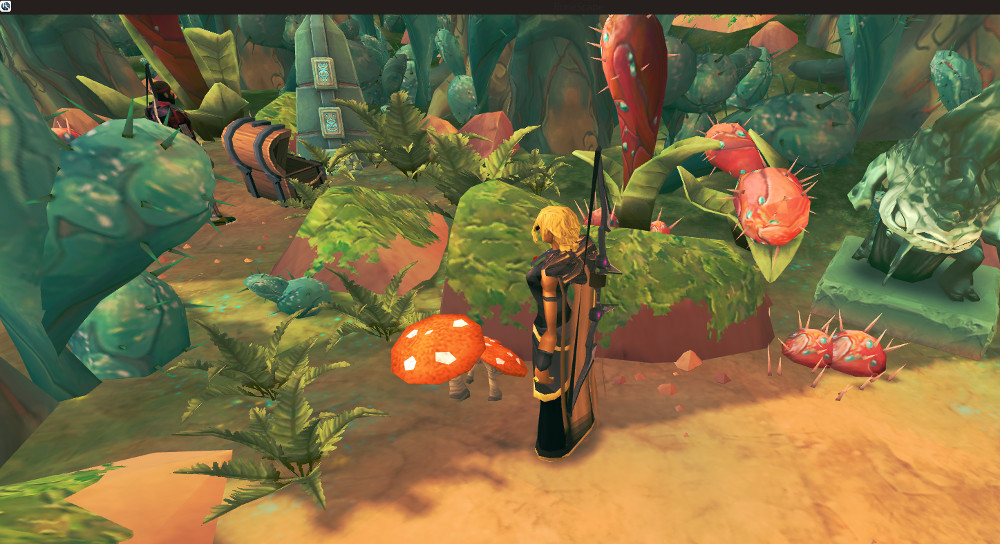The height and width of the screenshot is (544, 1000).
Task: Click the window's application icon in the title bar
Action: click(x=6, y=6)
